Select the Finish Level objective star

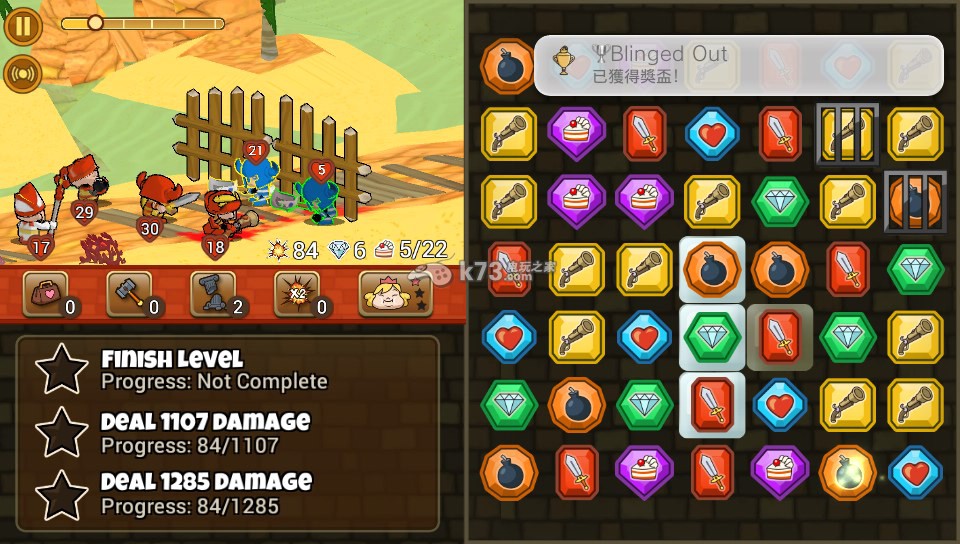click(62, 369)
